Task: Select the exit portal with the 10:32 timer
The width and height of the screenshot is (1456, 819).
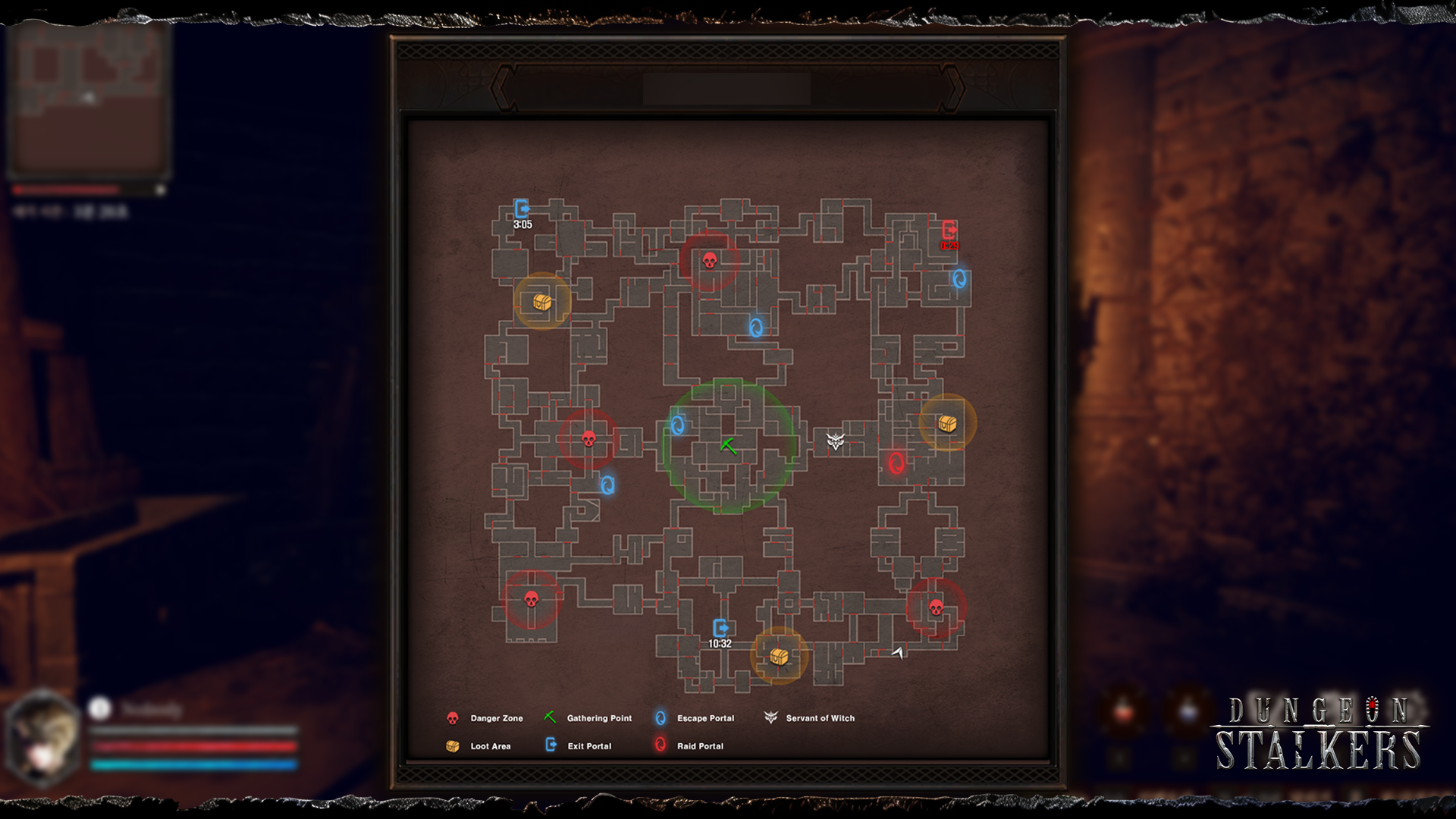Action: [x=722, y=626]
